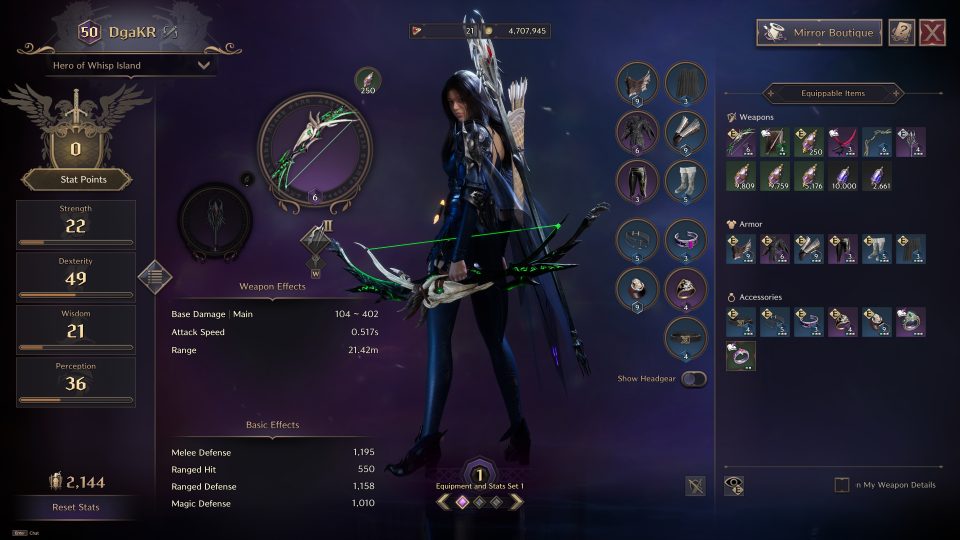
Task: Select the equipped purple-gem bracelet slot
Action: [686, 240]
